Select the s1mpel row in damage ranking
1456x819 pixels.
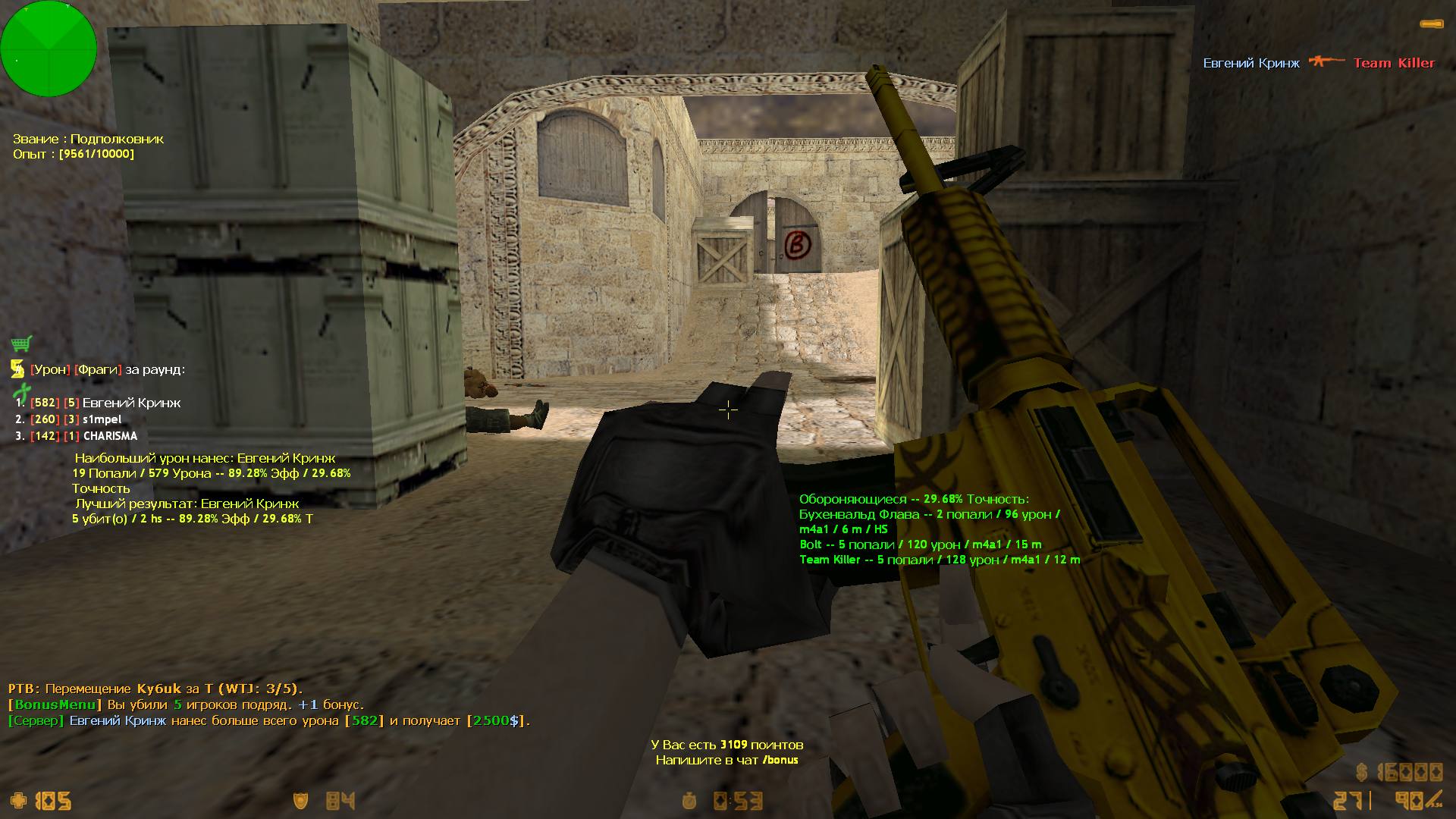pyautogui.click(x=102, y=419)
